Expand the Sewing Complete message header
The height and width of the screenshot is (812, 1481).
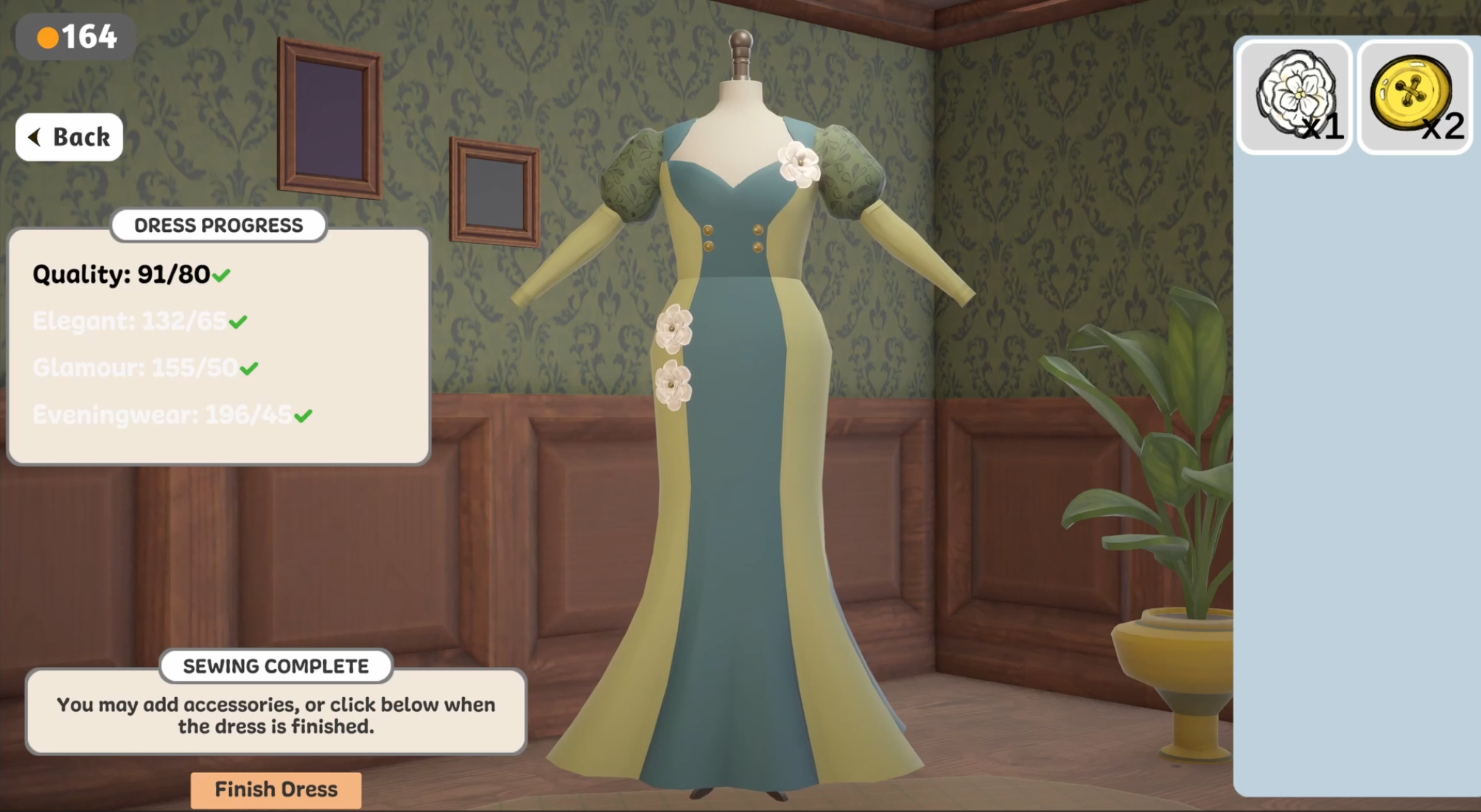pos(275,665)
